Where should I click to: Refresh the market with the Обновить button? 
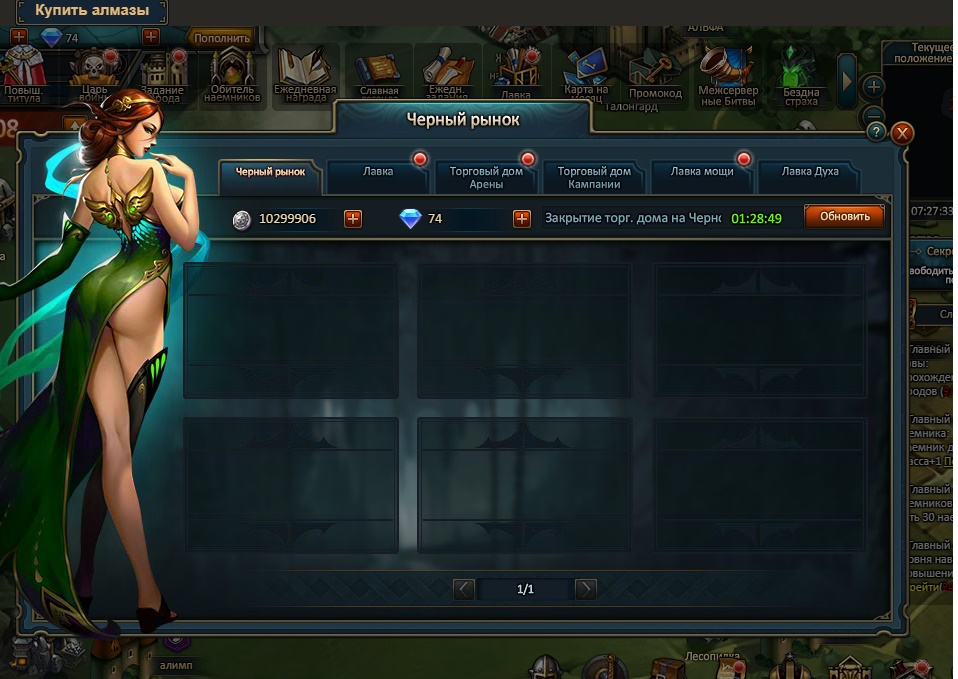tap(844, 217)
